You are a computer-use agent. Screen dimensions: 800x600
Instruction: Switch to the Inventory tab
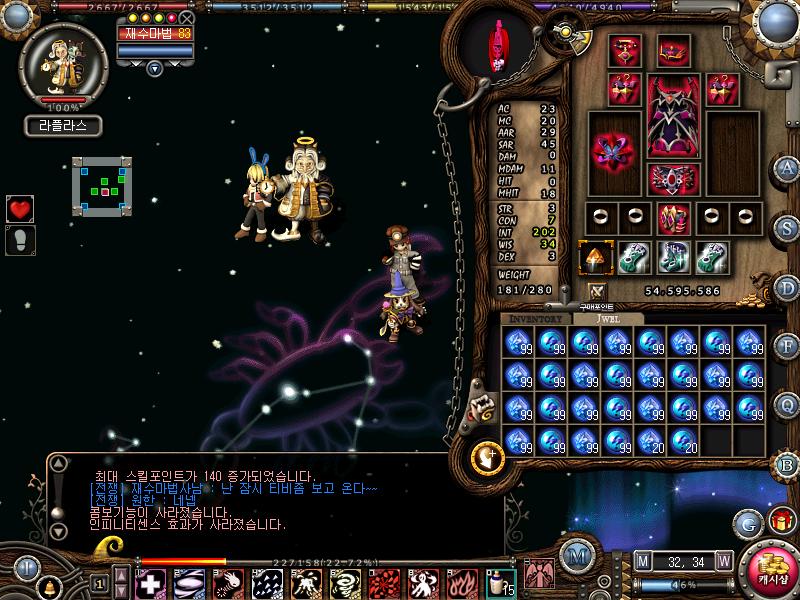tap(536, 318)
